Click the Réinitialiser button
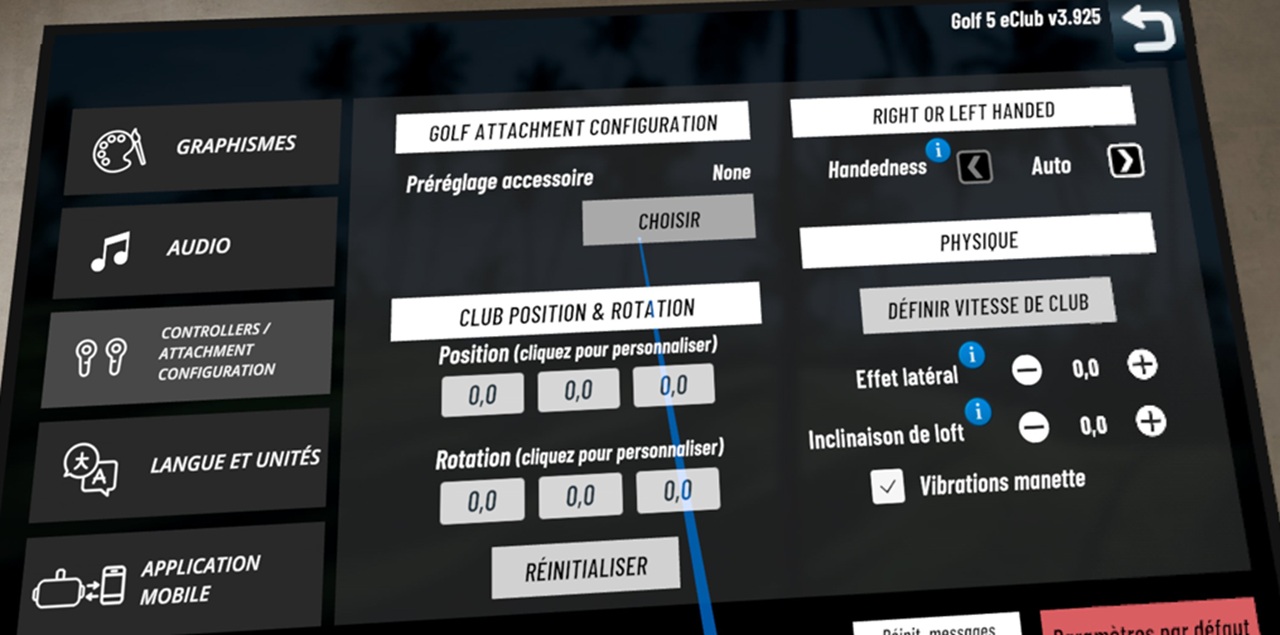1280x635 pixels. pyautogui.click(x=586, y=568)
